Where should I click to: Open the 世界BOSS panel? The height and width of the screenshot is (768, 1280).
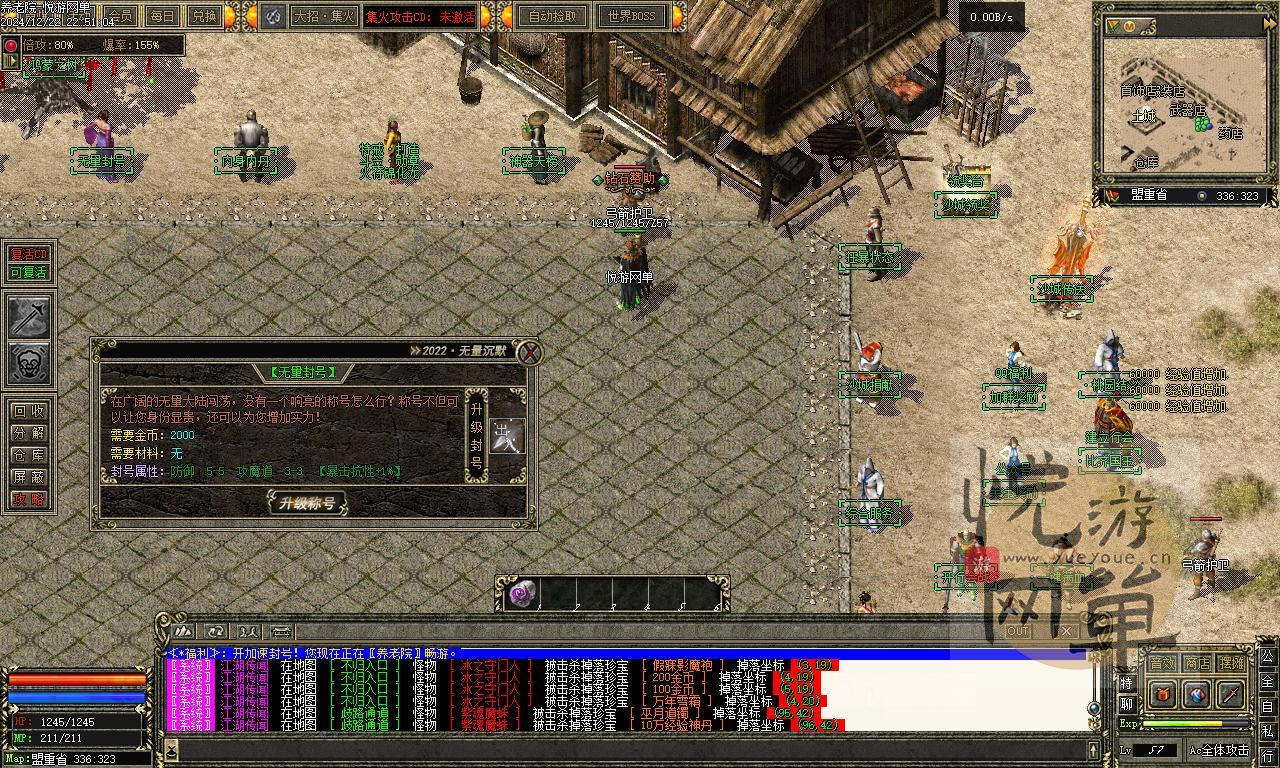632,16
